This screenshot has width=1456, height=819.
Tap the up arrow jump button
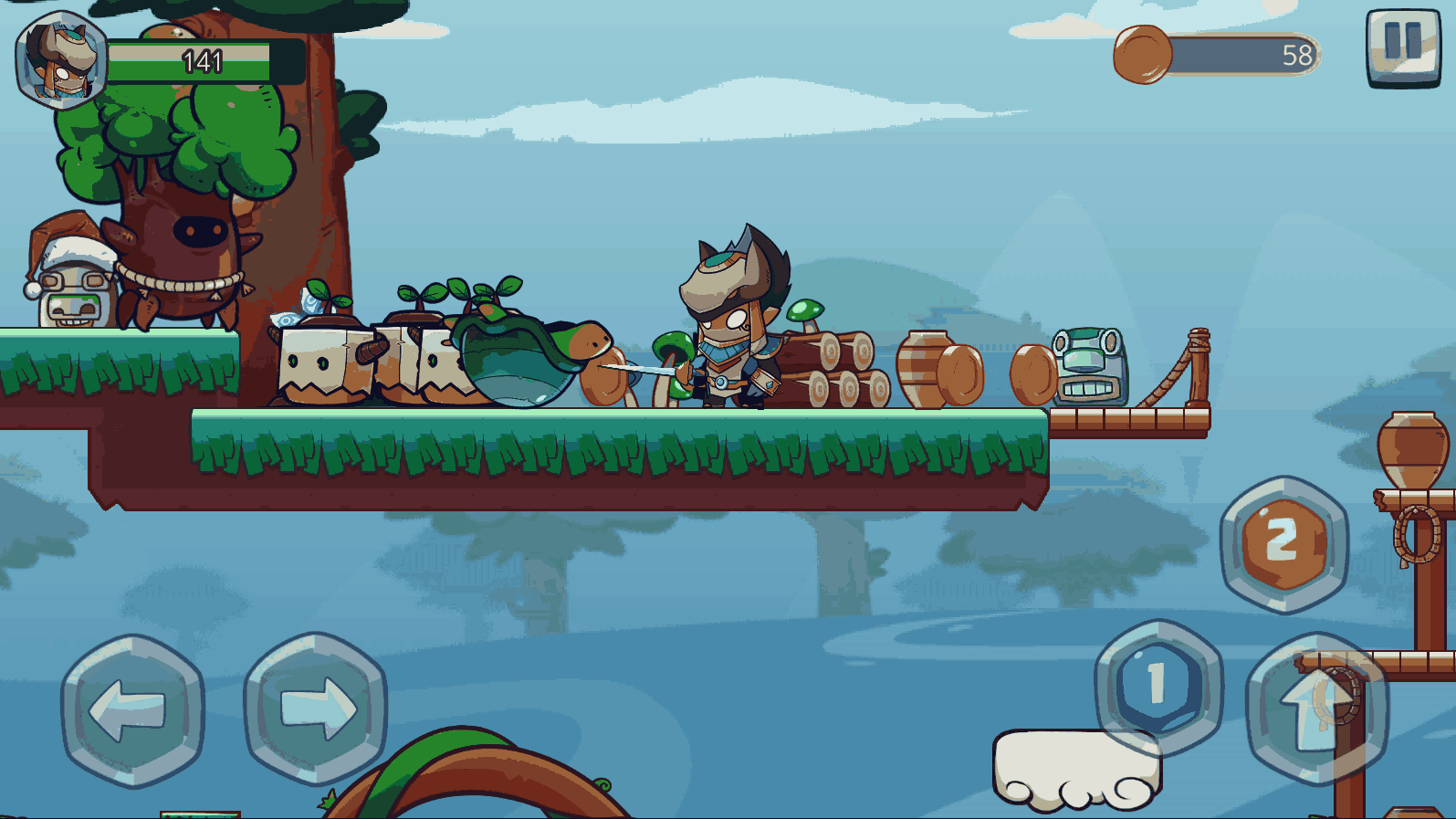coord(1316,709)
